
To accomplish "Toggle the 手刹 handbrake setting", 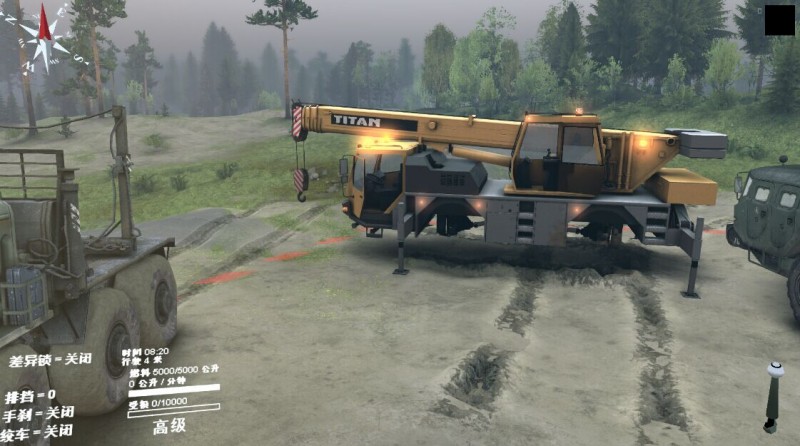I will pyautogui.click(x=38, y=413).
